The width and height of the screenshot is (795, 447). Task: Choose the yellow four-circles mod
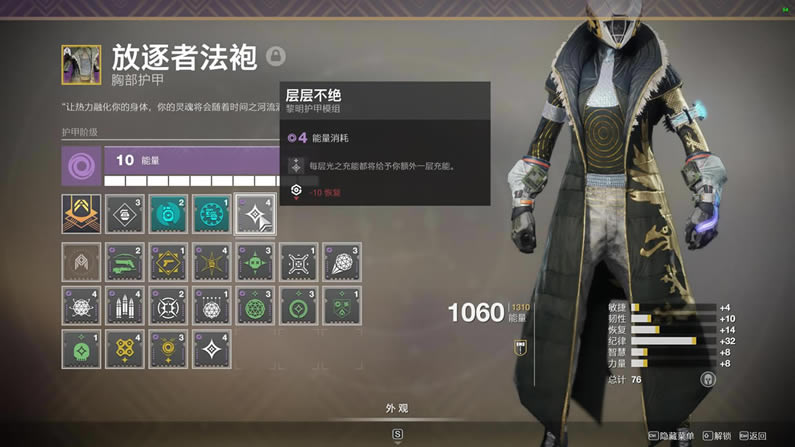click(124, 349)
